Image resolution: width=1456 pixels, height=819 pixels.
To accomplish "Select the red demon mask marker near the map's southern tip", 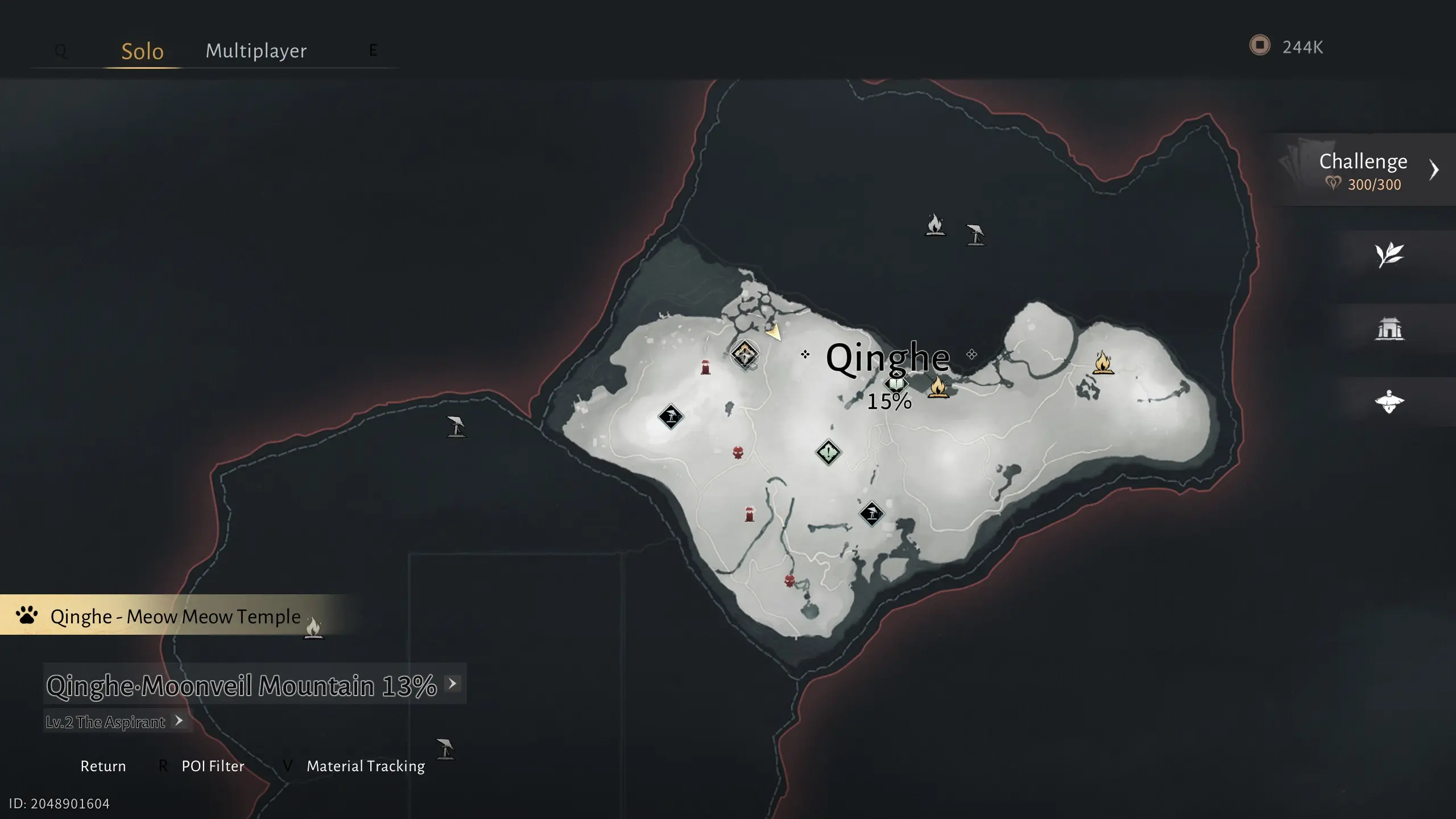I will [x=789, y=581].
